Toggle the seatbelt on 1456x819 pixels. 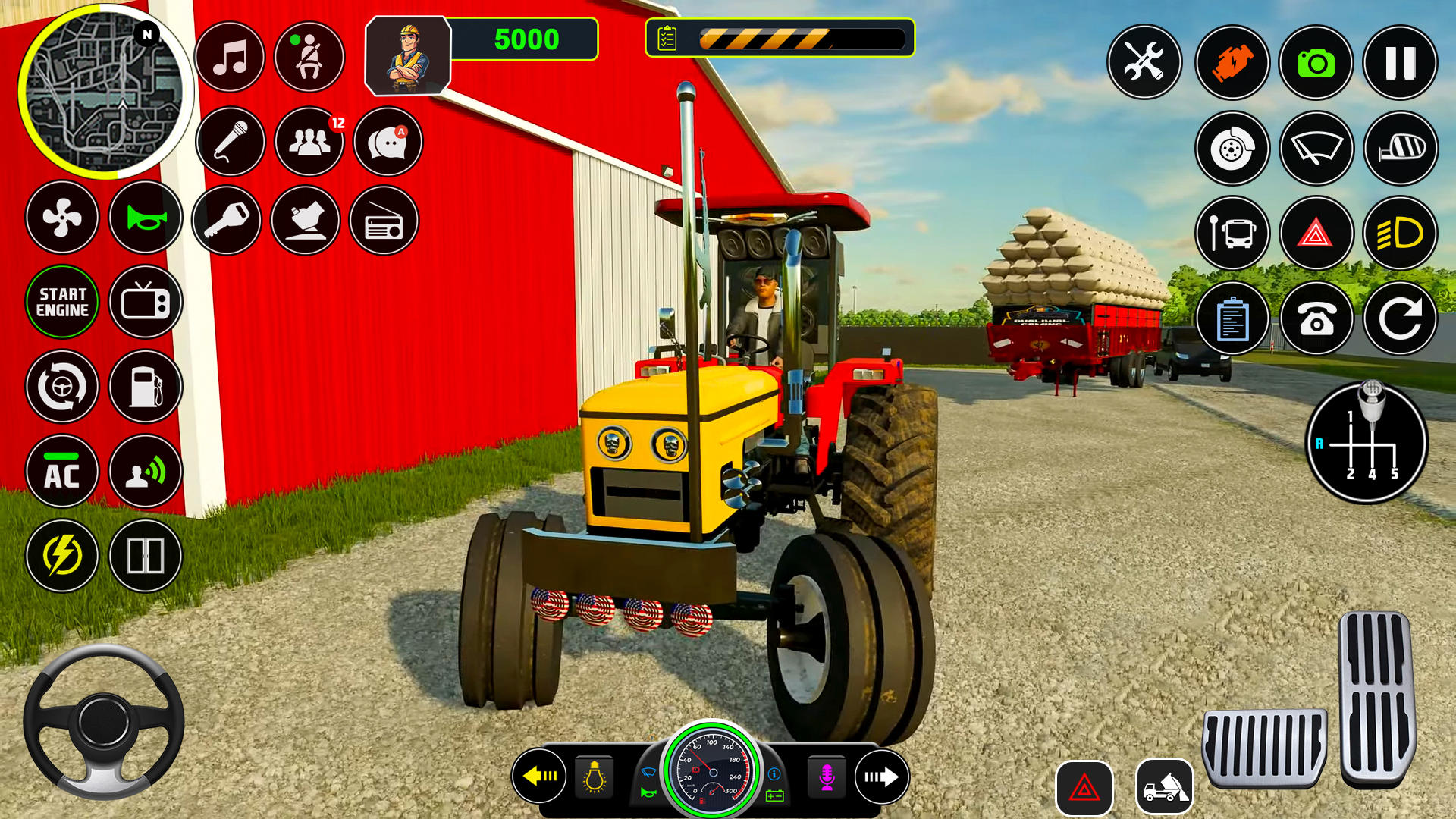(x=309, y=58)
